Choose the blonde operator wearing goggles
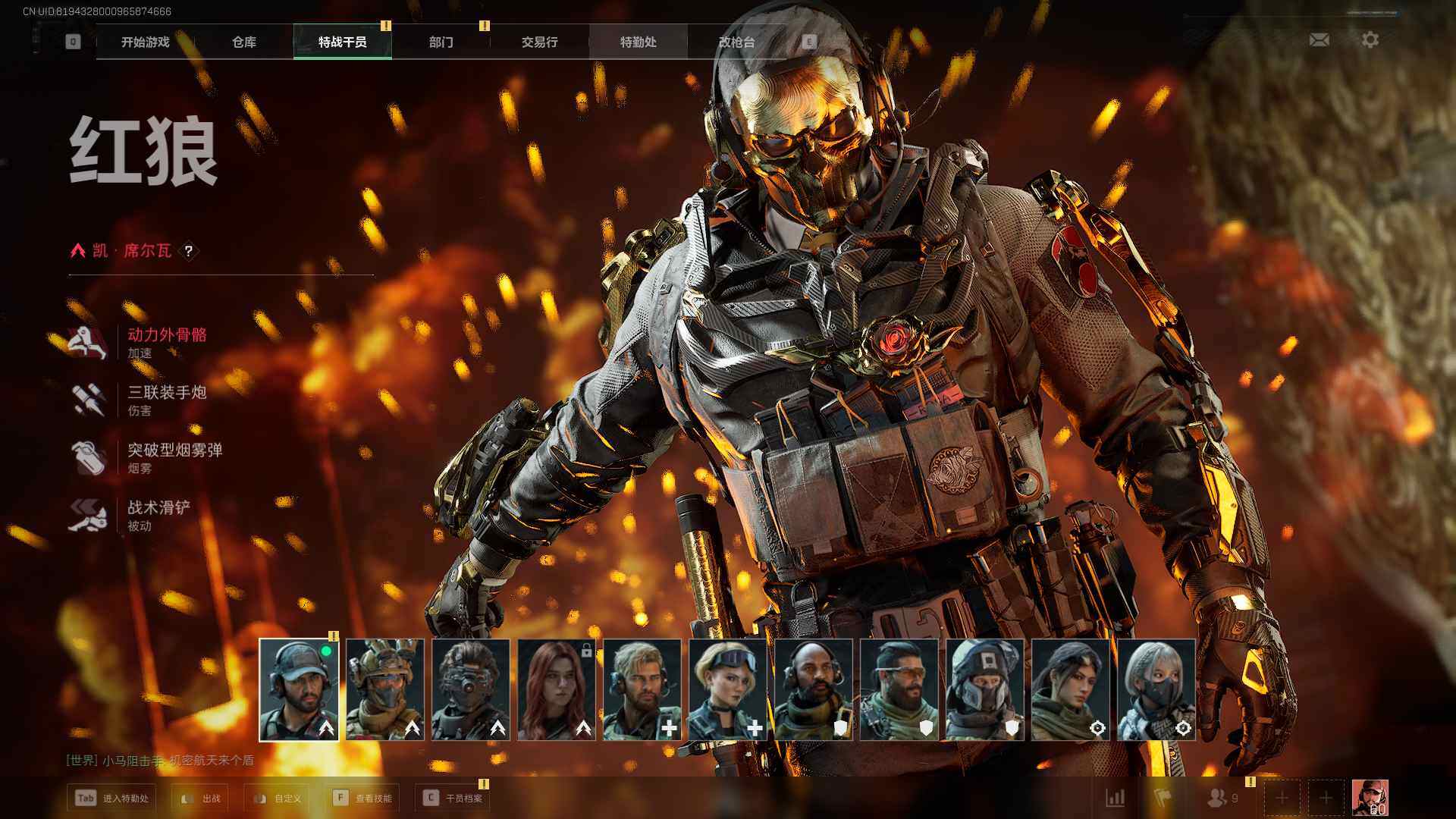 pyautogui.click(x=728, y=689)
